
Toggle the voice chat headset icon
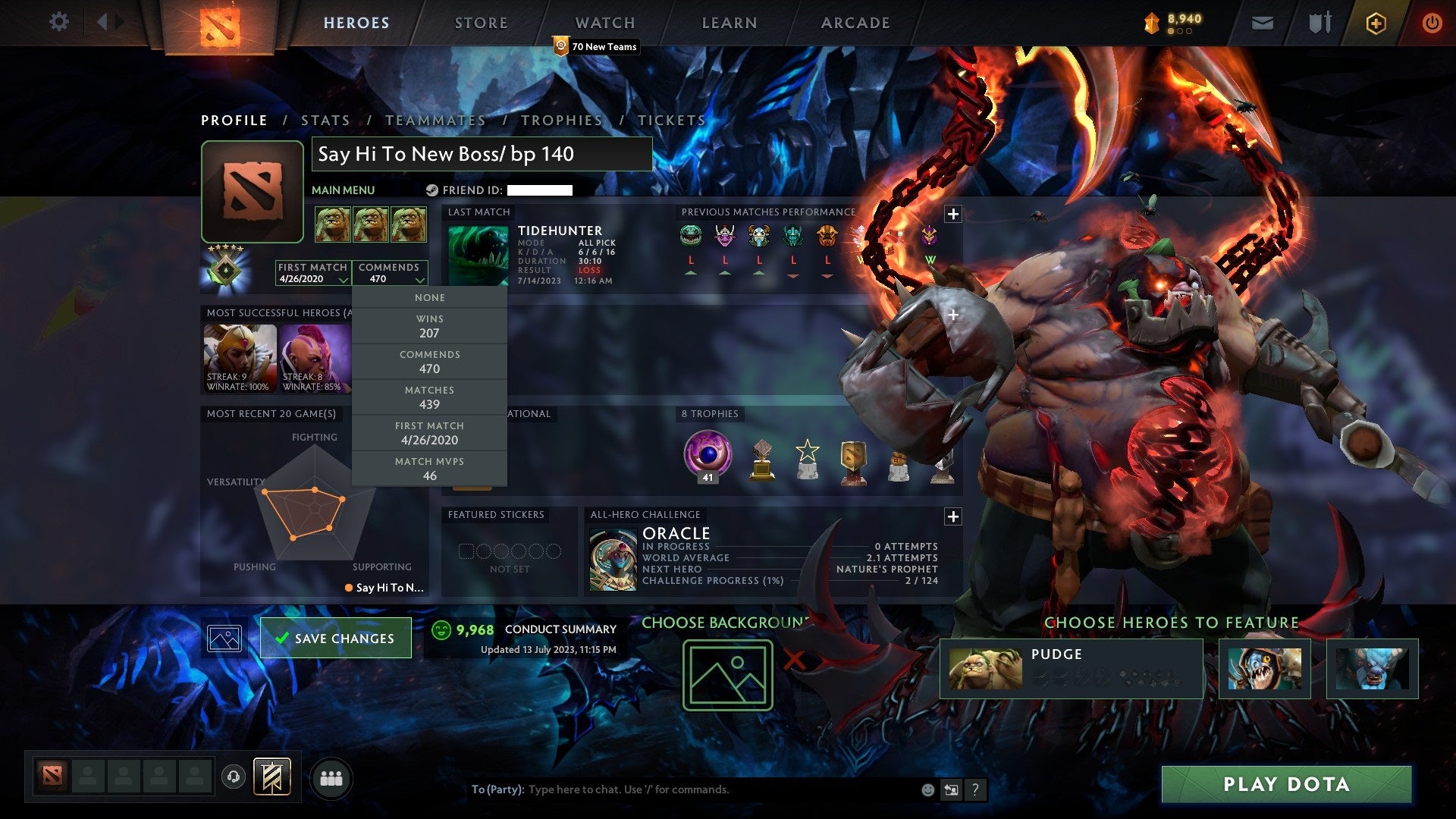234,777
